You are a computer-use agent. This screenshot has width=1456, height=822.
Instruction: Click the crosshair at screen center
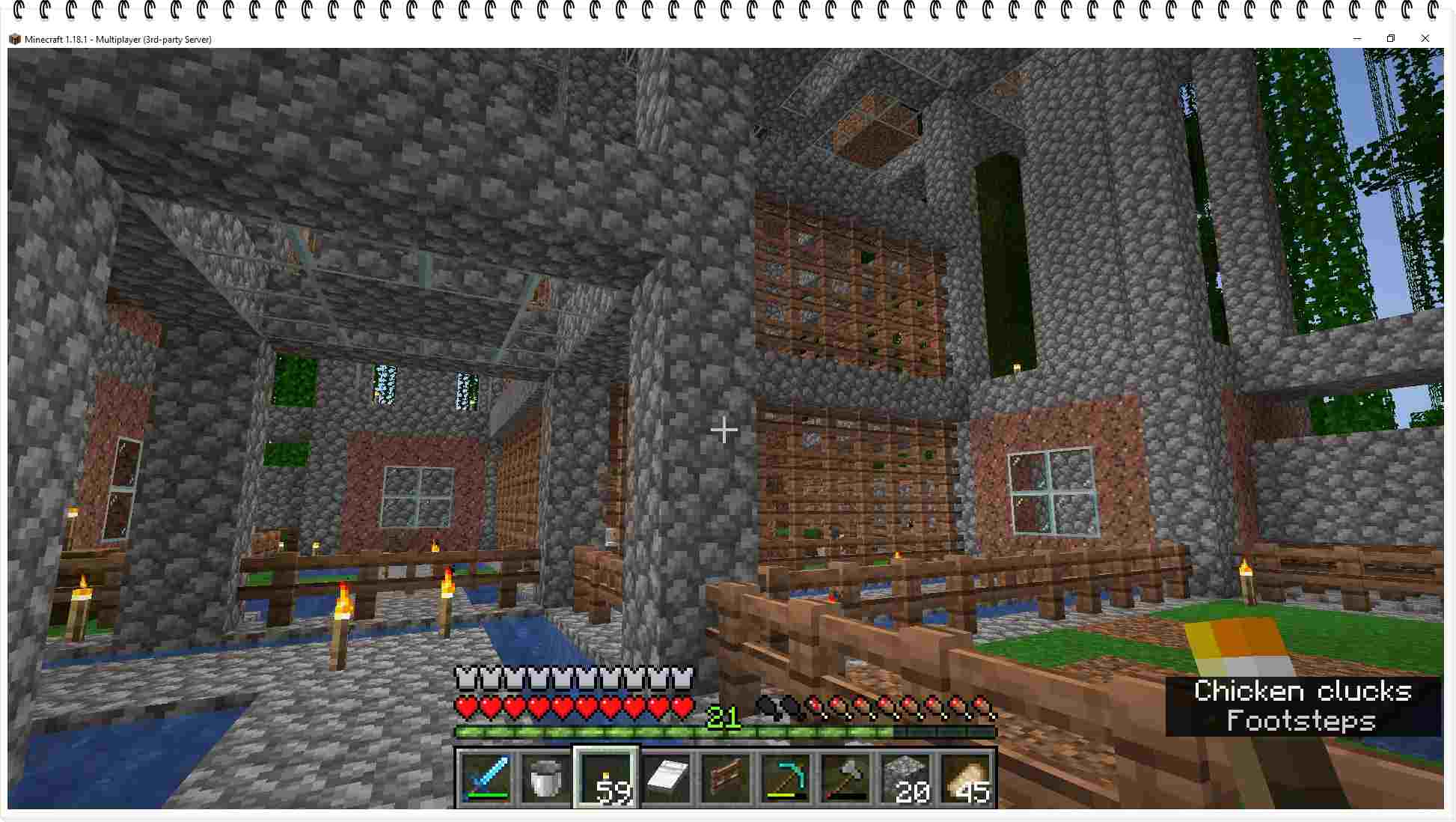(724, 430)
